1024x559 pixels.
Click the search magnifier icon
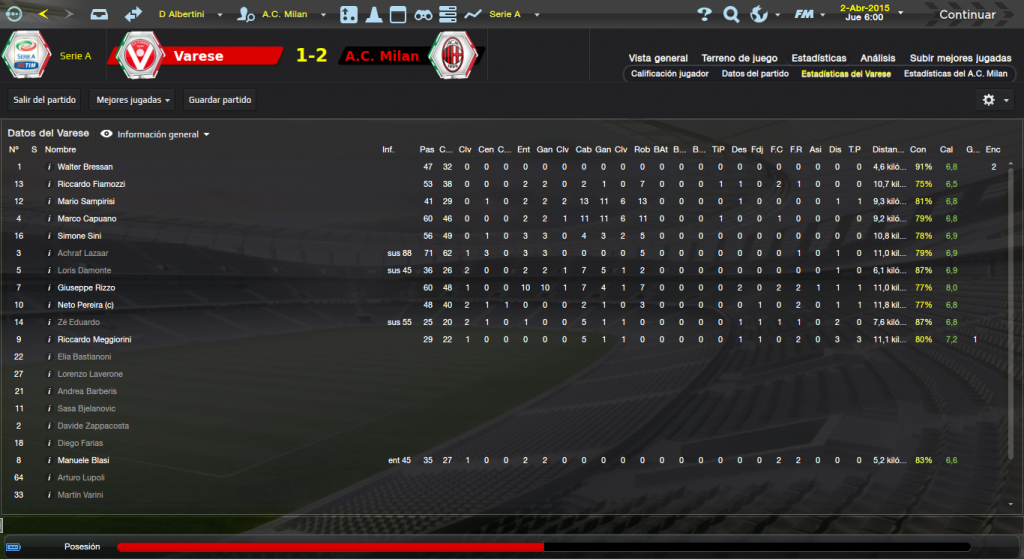pos(731,15)
